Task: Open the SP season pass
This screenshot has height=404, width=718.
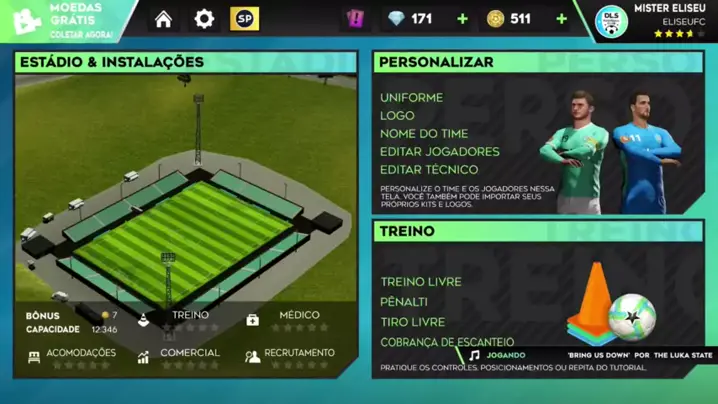Action: click(x=244, y=19)
